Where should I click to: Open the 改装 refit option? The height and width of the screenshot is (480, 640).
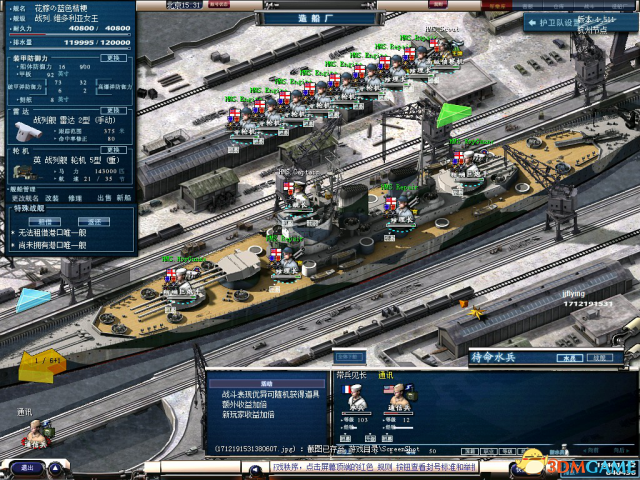tap(50, 197)
